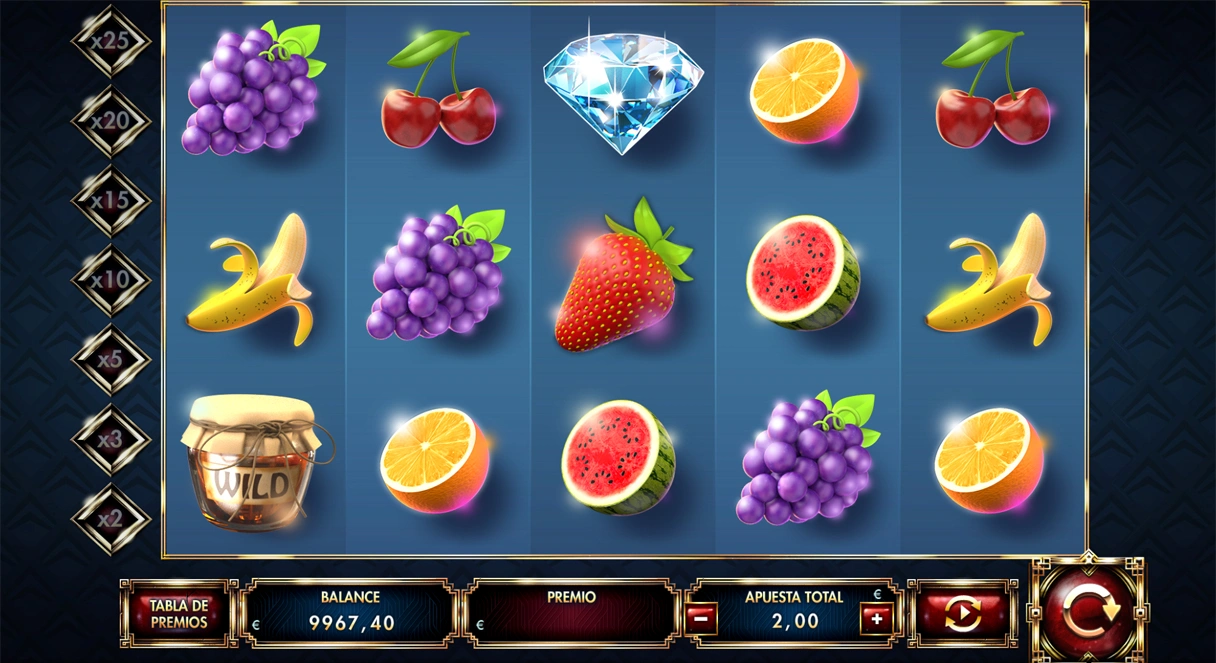Viewport: 1216px width, 663px height.
Task: Increase the total bet with plus
Action: tap(876, 619)
